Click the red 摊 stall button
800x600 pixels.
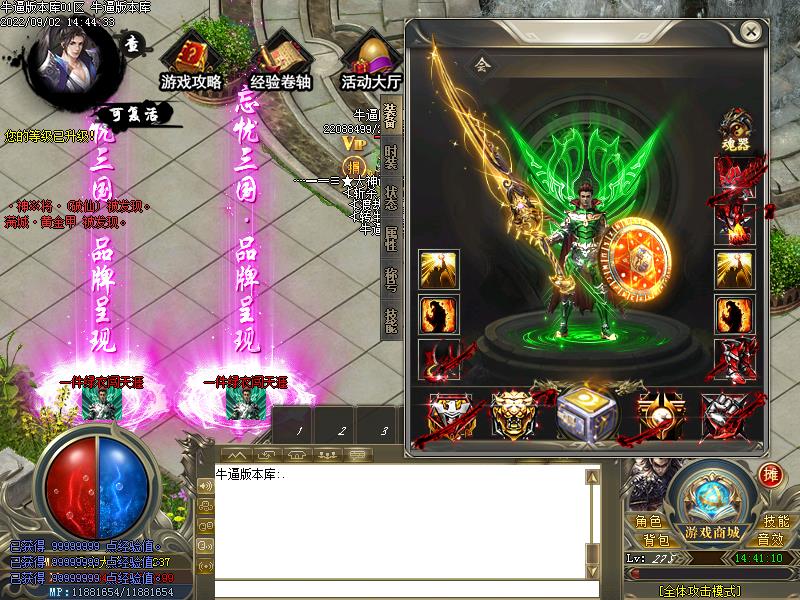[771, 474]
